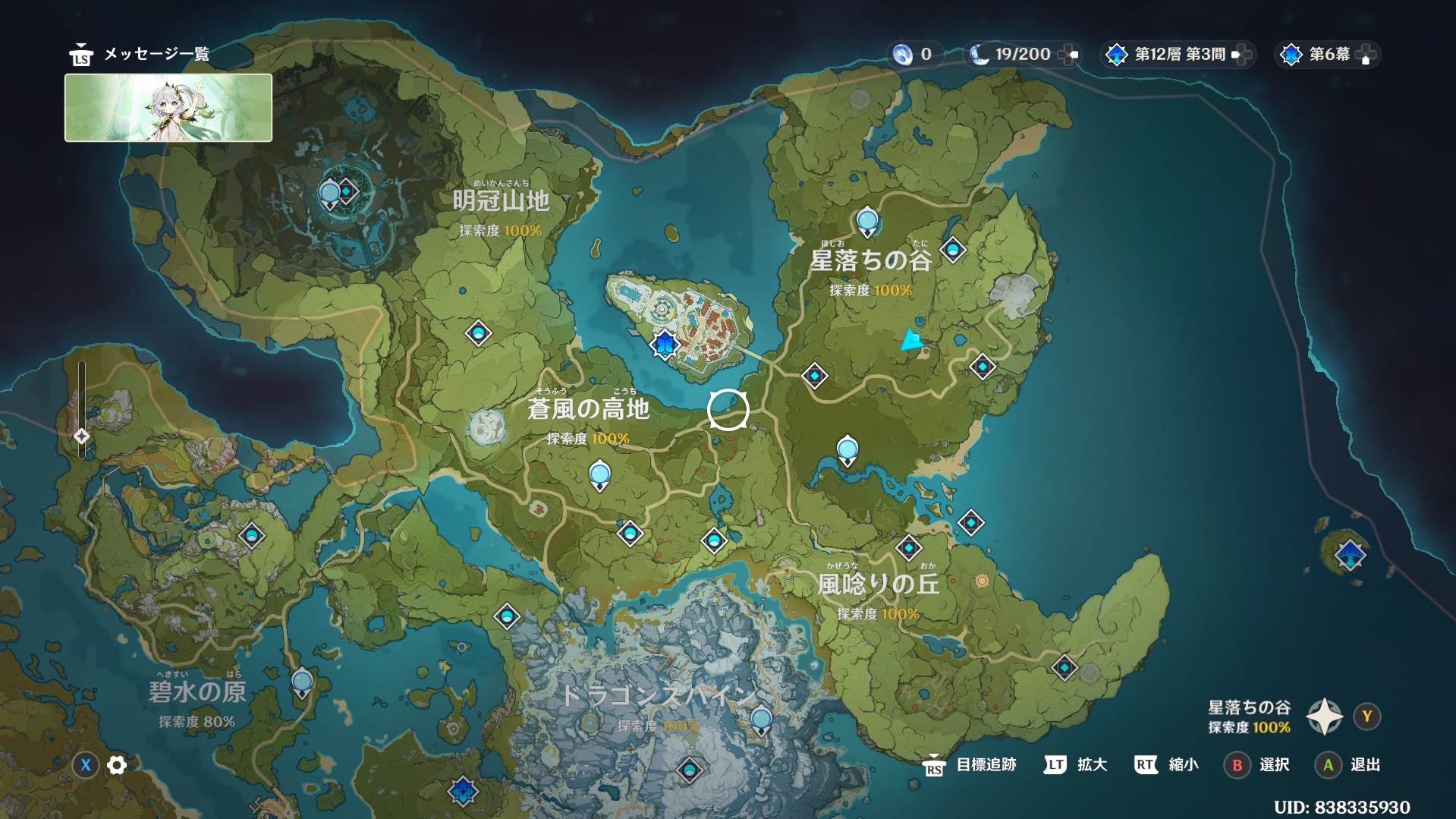The image size is (1456, 819).
Task: Select the Statue of the Seven in 碧水の原
Action: [x=302, y=680]
